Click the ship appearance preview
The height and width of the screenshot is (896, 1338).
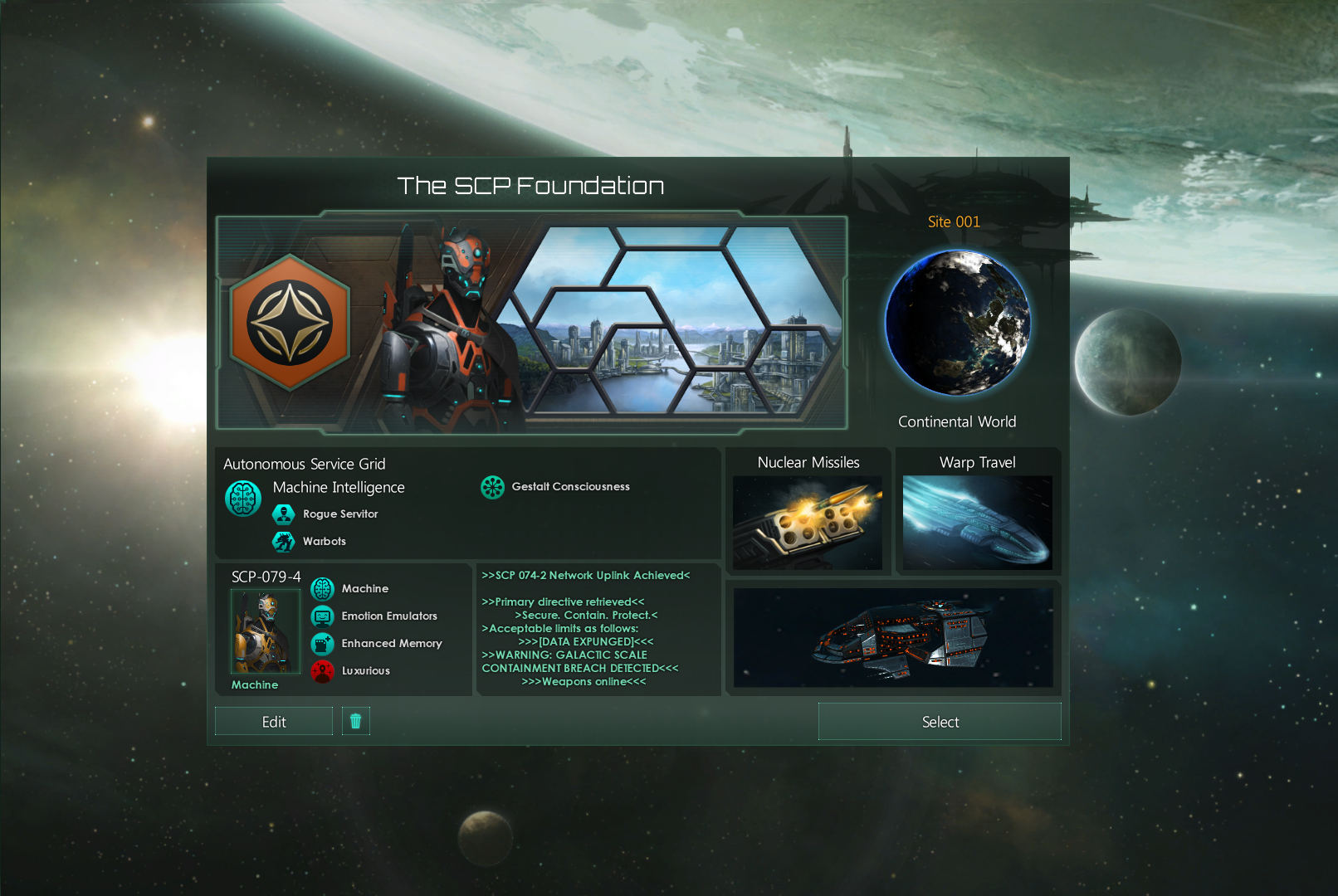click(893, 638)
